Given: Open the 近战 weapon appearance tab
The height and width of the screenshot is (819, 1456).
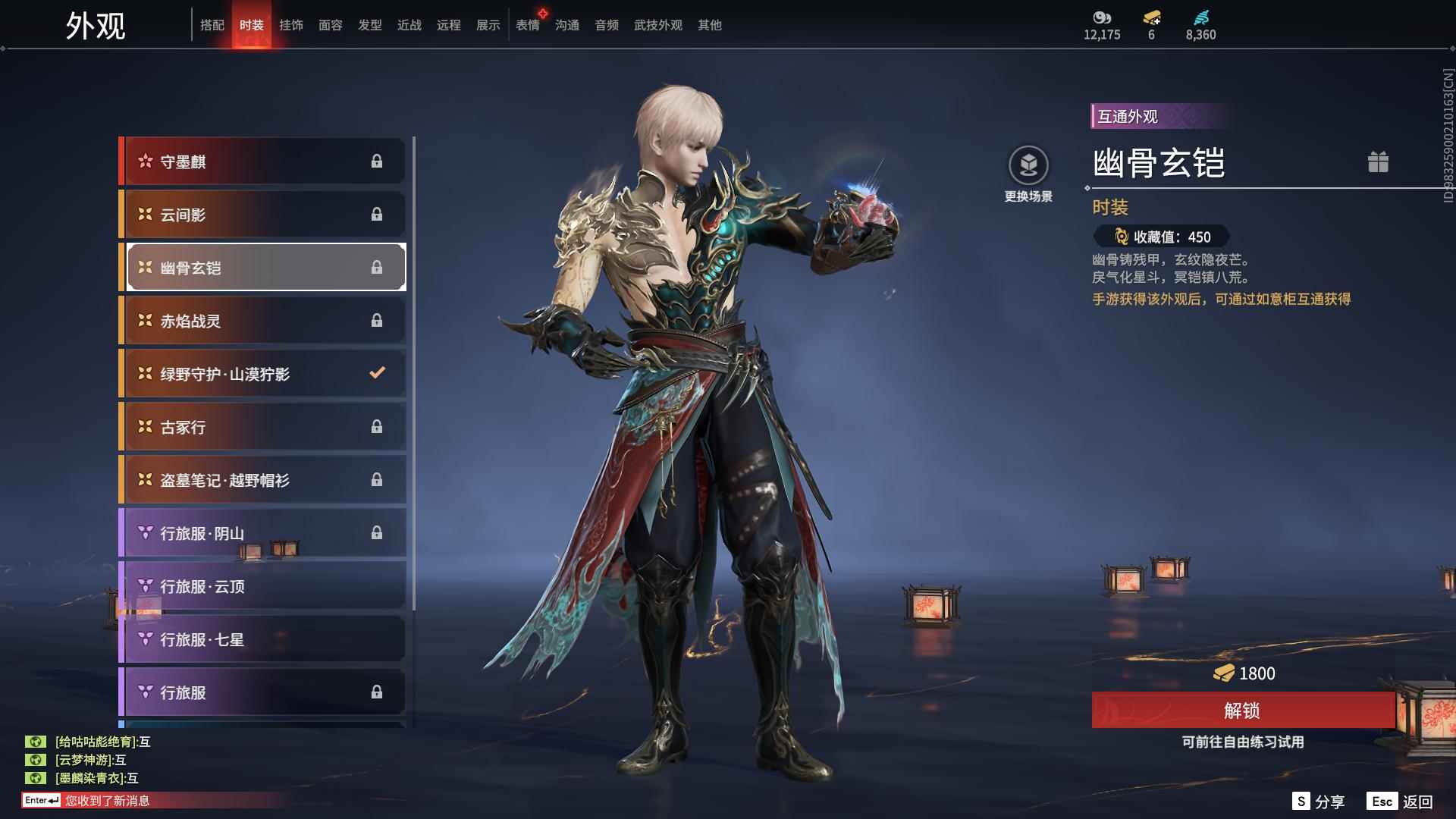Looking at the screenshot, I should [409, 25].
